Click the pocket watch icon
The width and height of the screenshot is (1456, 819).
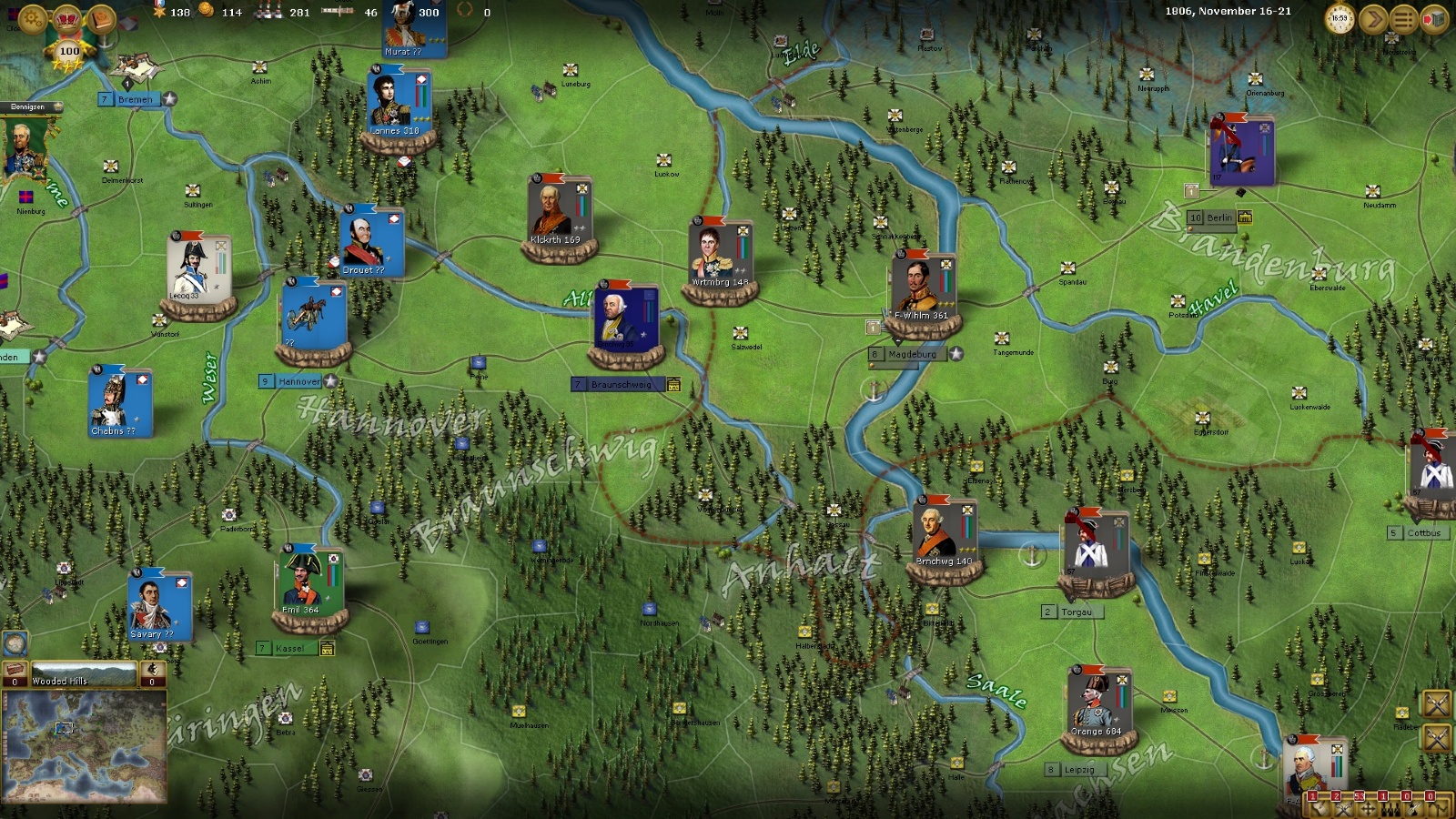click(1340, 18)
